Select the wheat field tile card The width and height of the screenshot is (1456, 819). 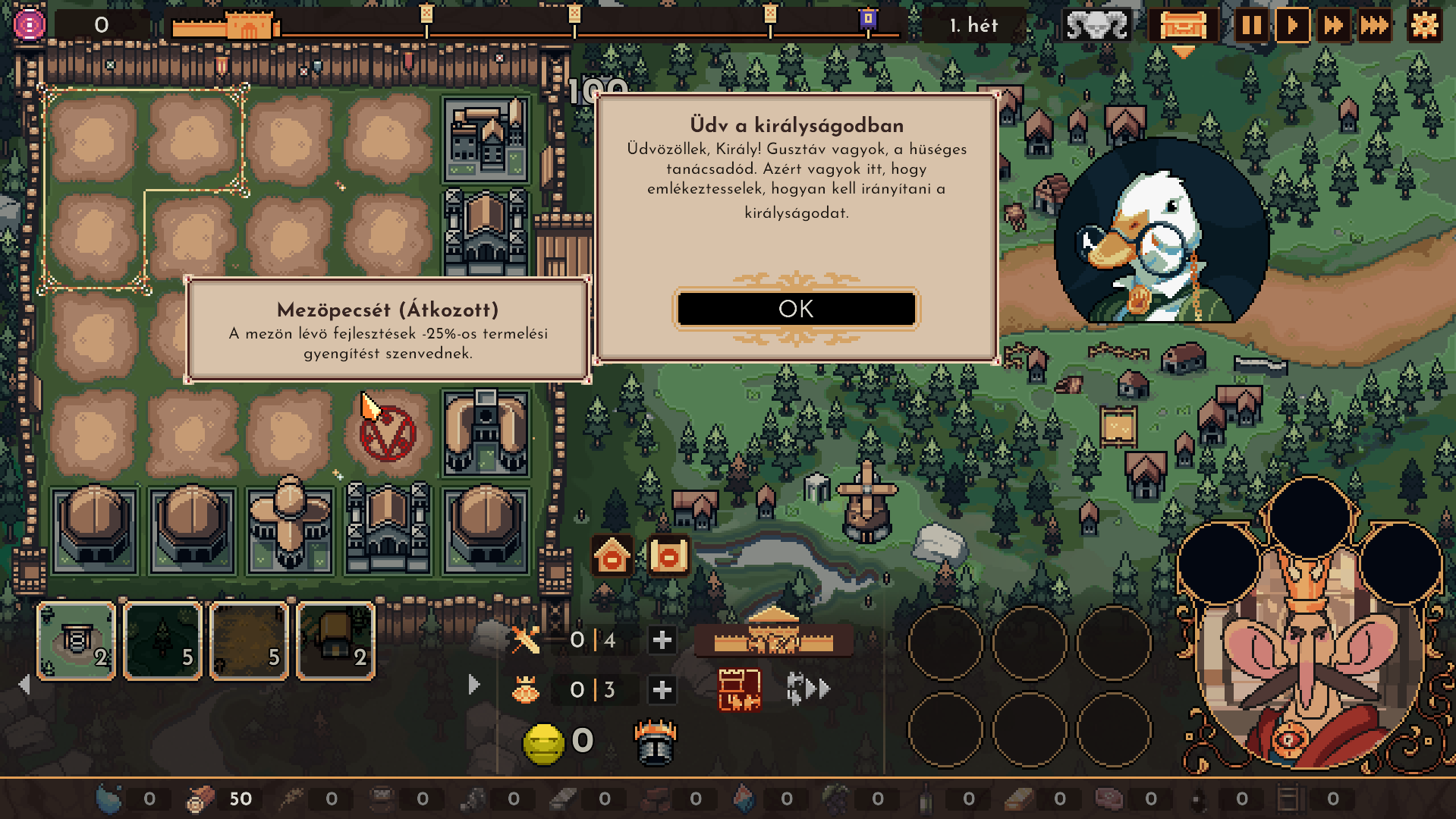[x=250, y=641]
